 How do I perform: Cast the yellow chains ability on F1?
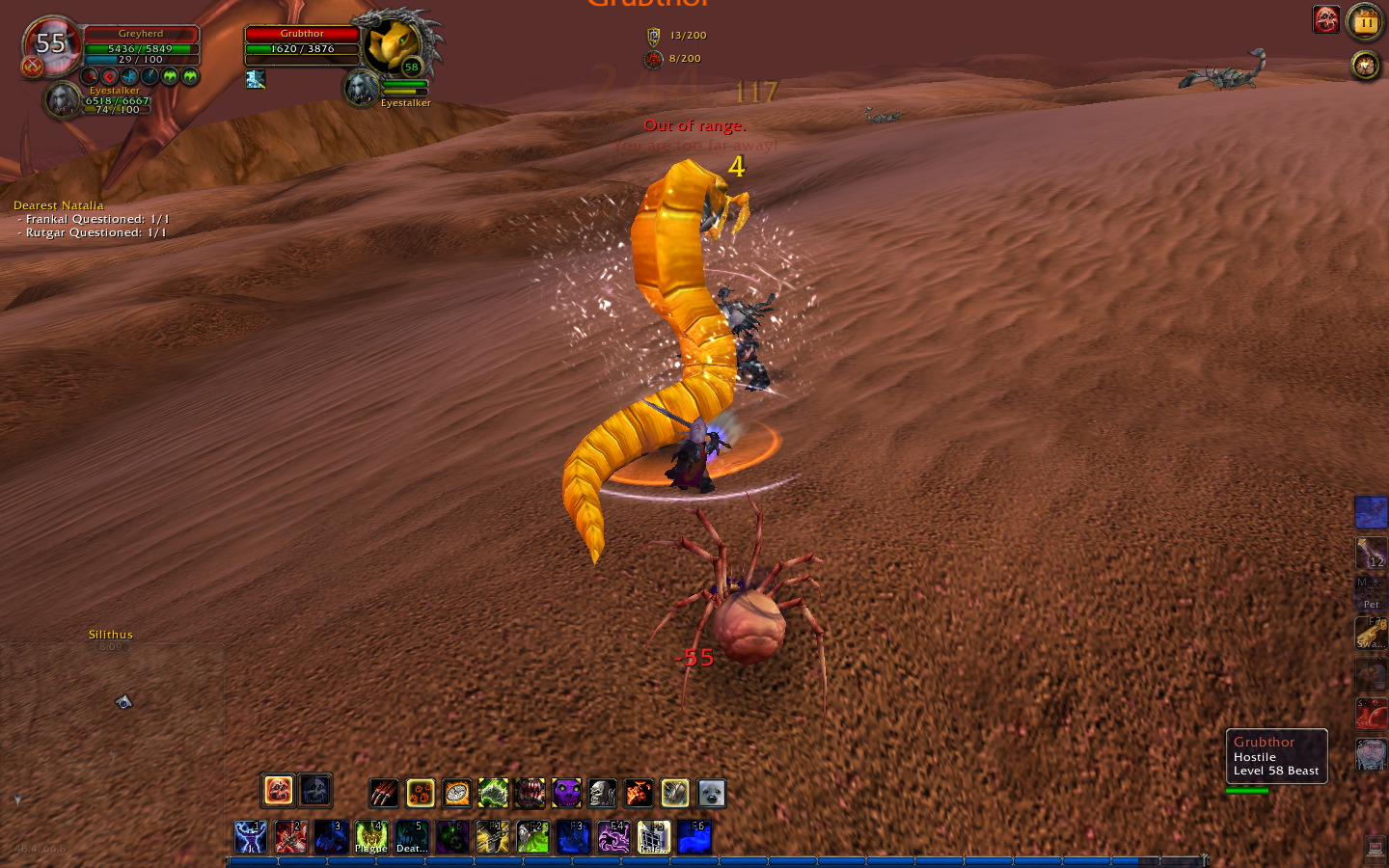click(492, 837)
